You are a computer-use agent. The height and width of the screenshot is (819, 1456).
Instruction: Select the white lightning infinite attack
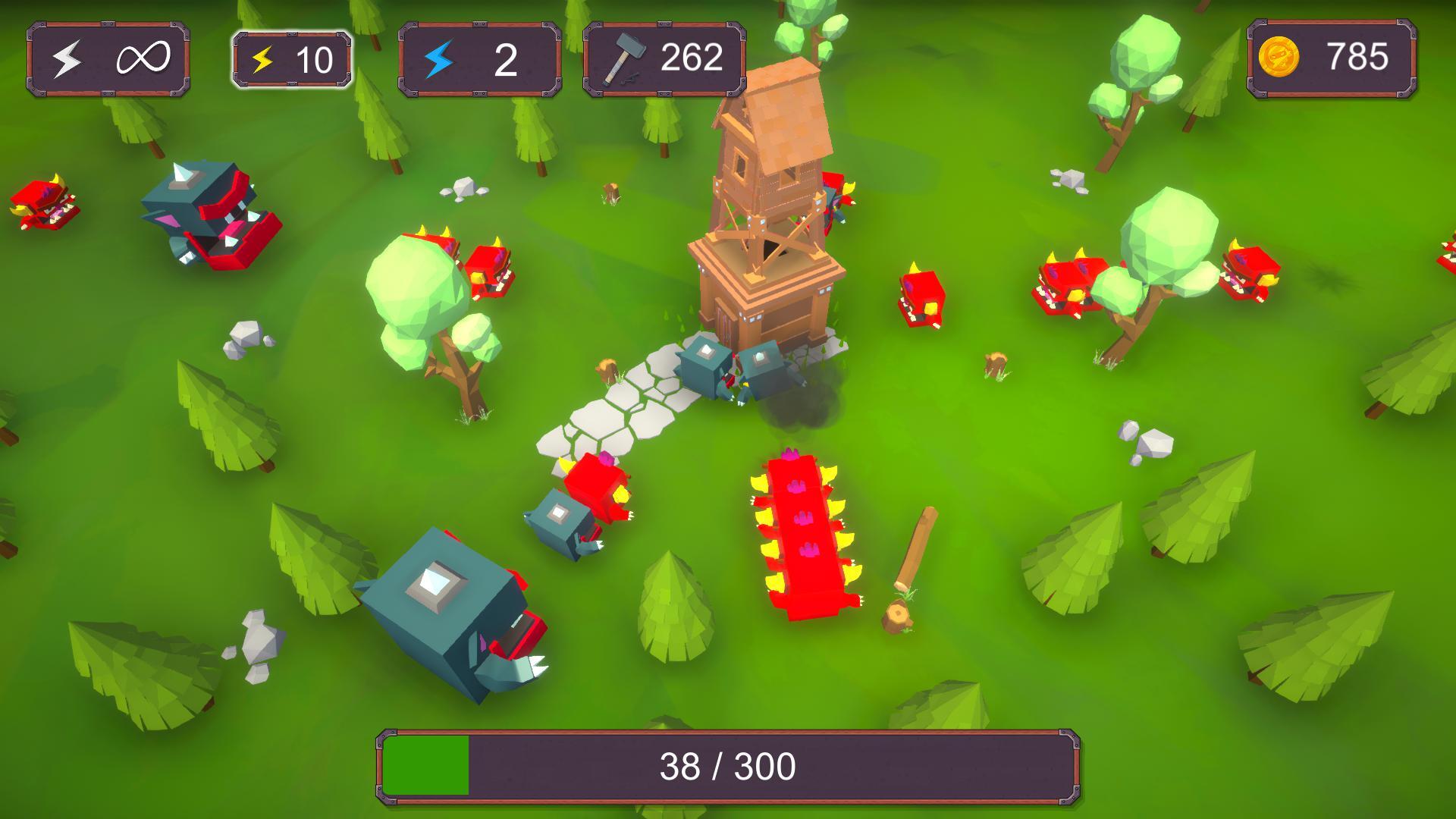pyautogui.click(x=108, y=59)
